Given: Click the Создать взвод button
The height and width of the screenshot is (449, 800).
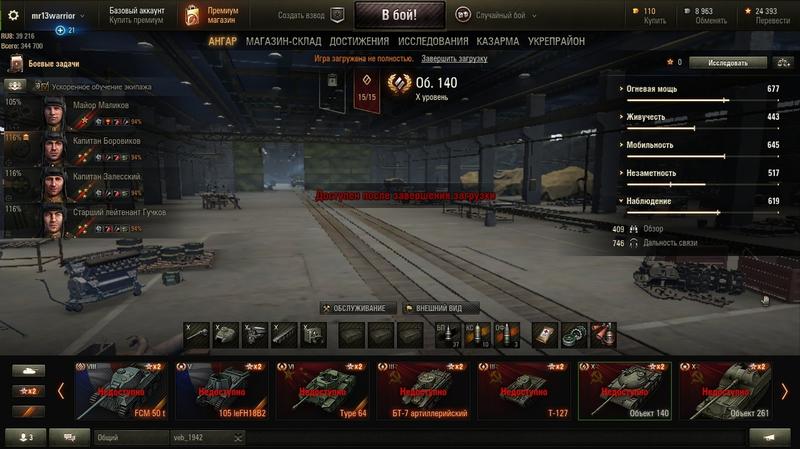Looking at the screenshot, I should pyautogui.click(x=311, y=15).
